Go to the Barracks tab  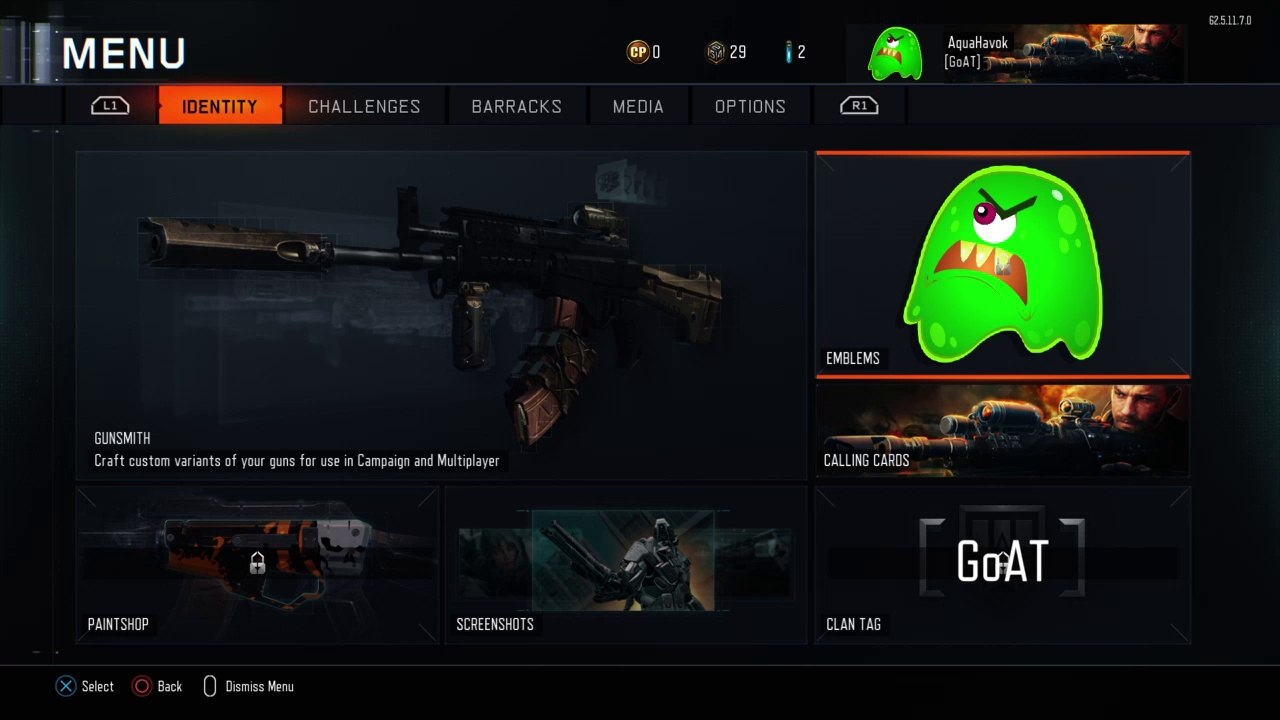coord(516,106)
